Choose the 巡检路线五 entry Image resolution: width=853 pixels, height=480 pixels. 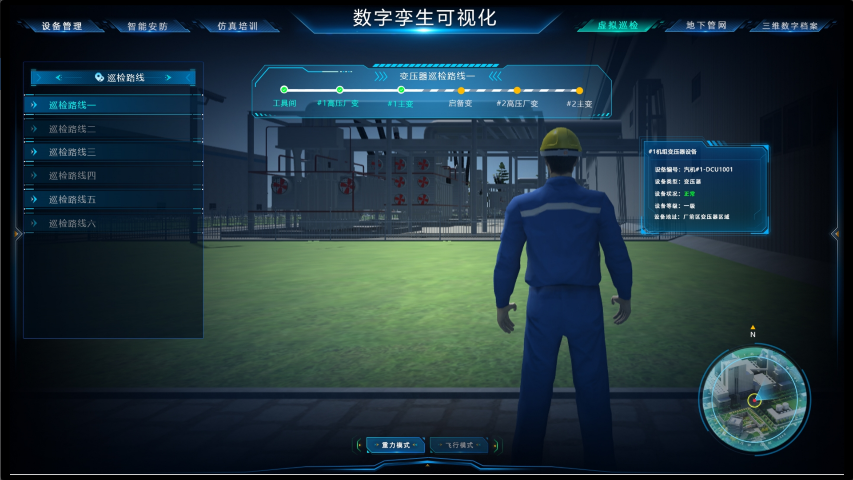(x=113, y=200)
